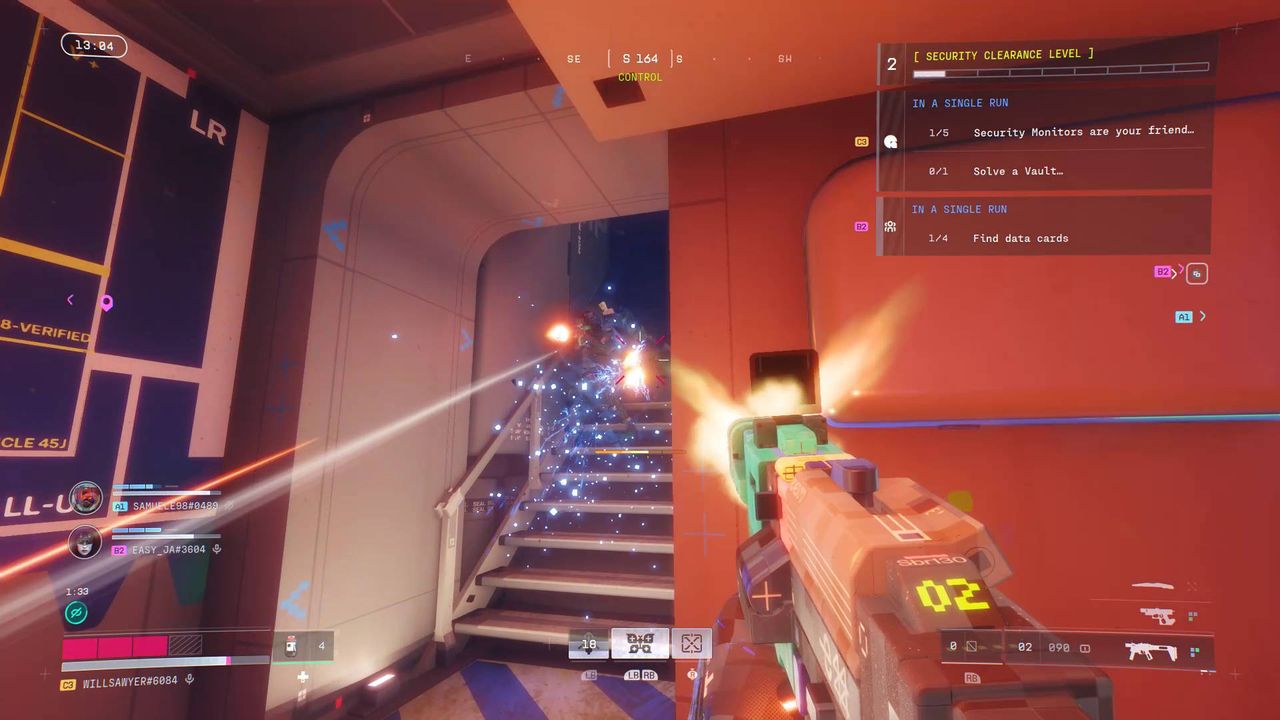Click the dice icon beside the B2 marker
1280x720 pixels.
(x=1196, y=272)
